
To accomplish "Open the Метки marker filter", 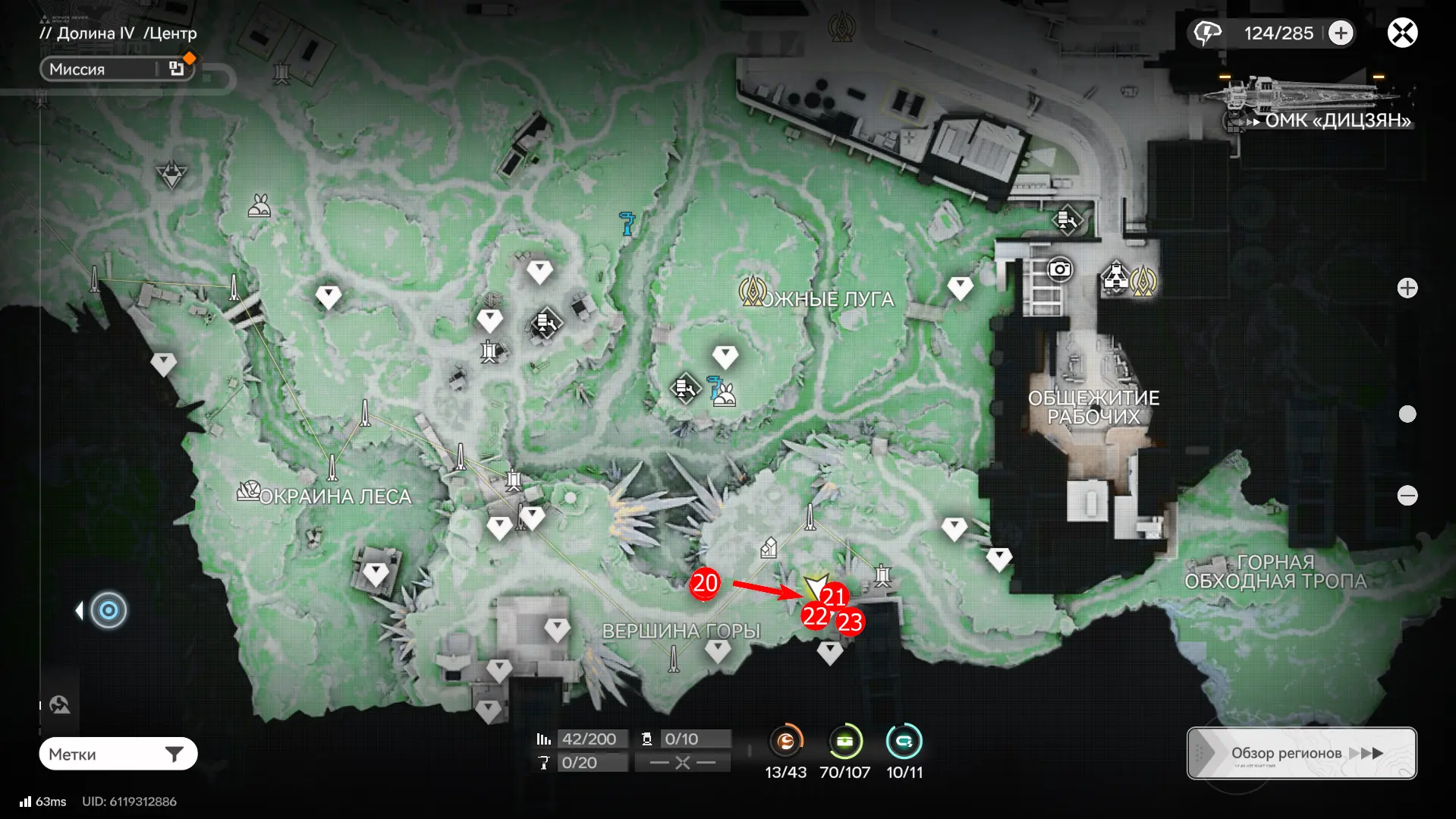I will 118,754.
